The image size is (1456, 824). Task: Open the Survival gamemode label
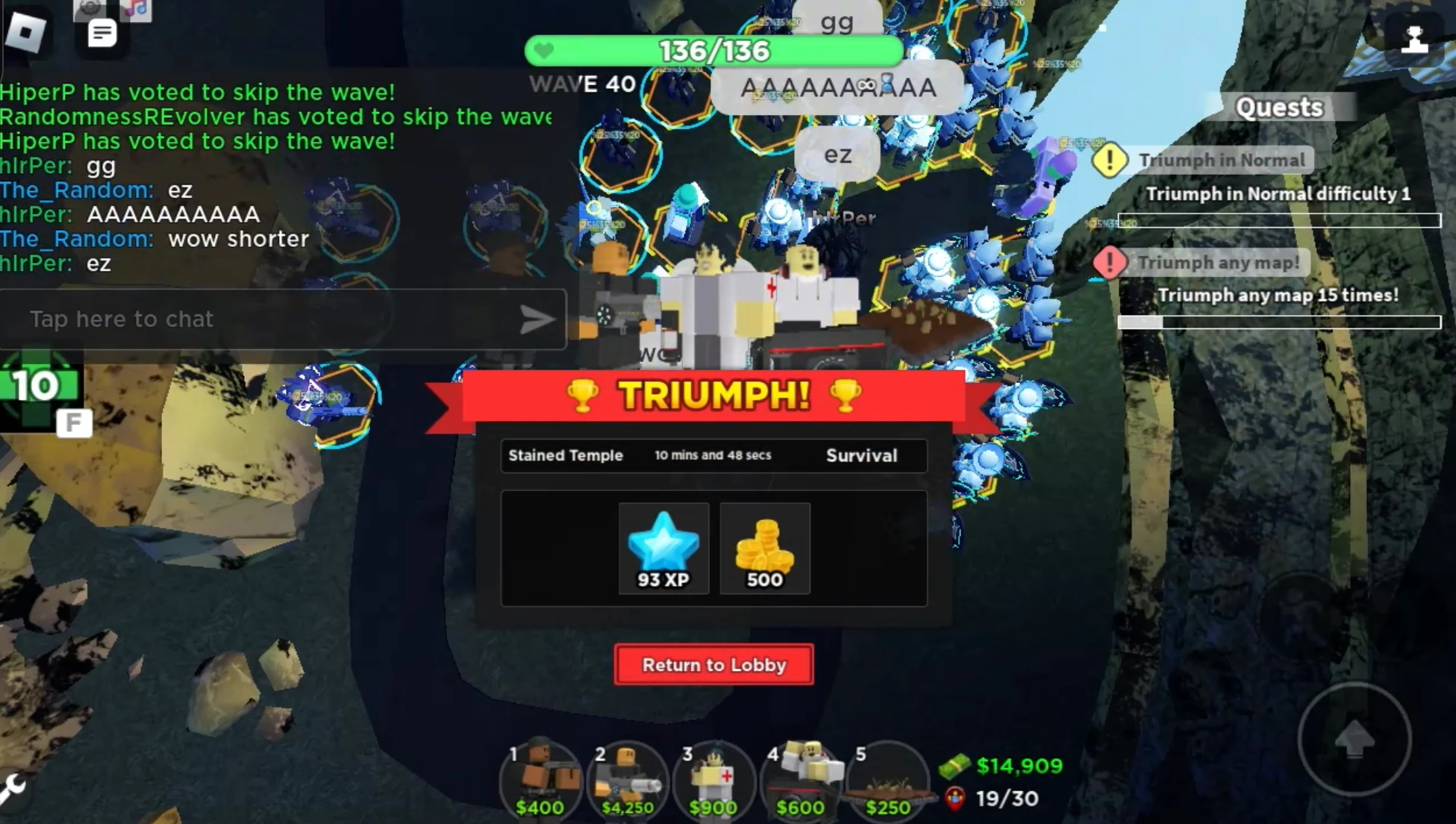coord(860,456)
